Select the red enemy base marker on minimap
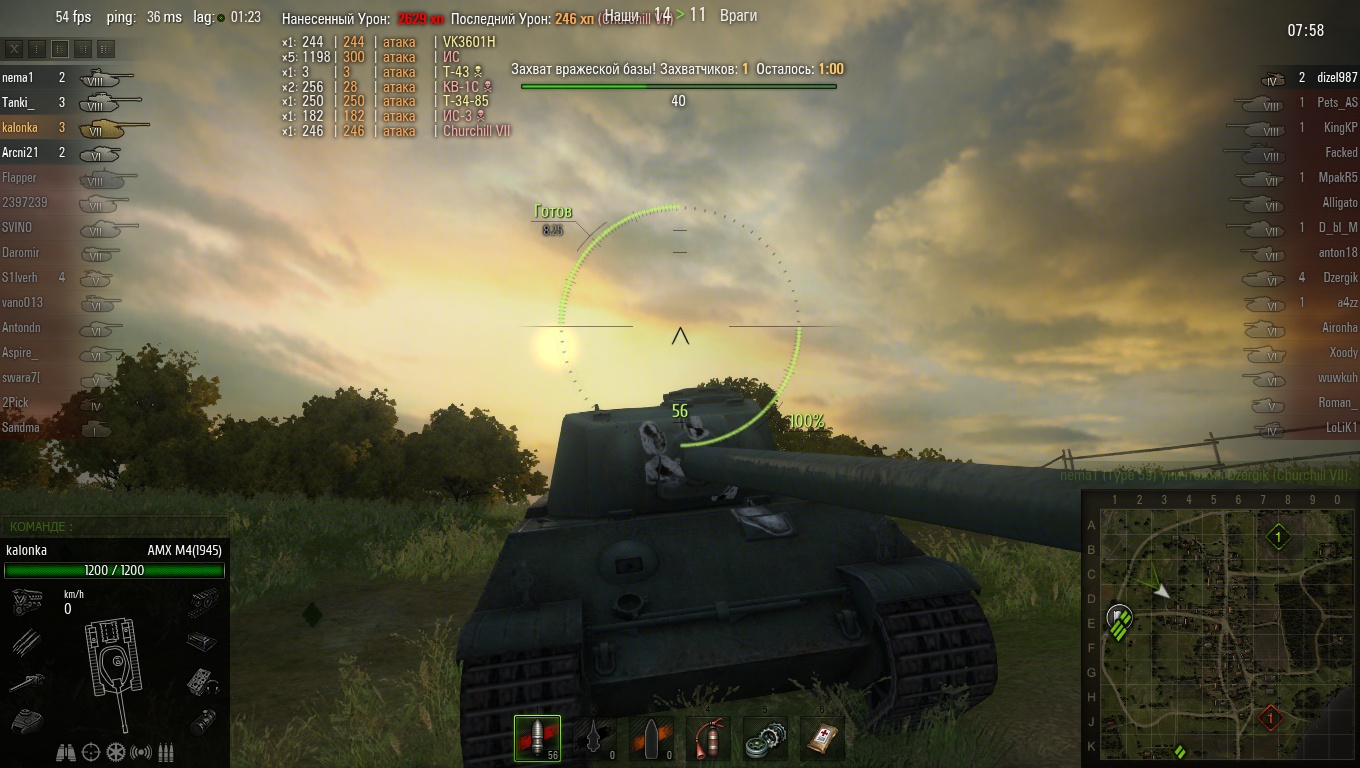1360x768 pixels. coord(1270,717)
